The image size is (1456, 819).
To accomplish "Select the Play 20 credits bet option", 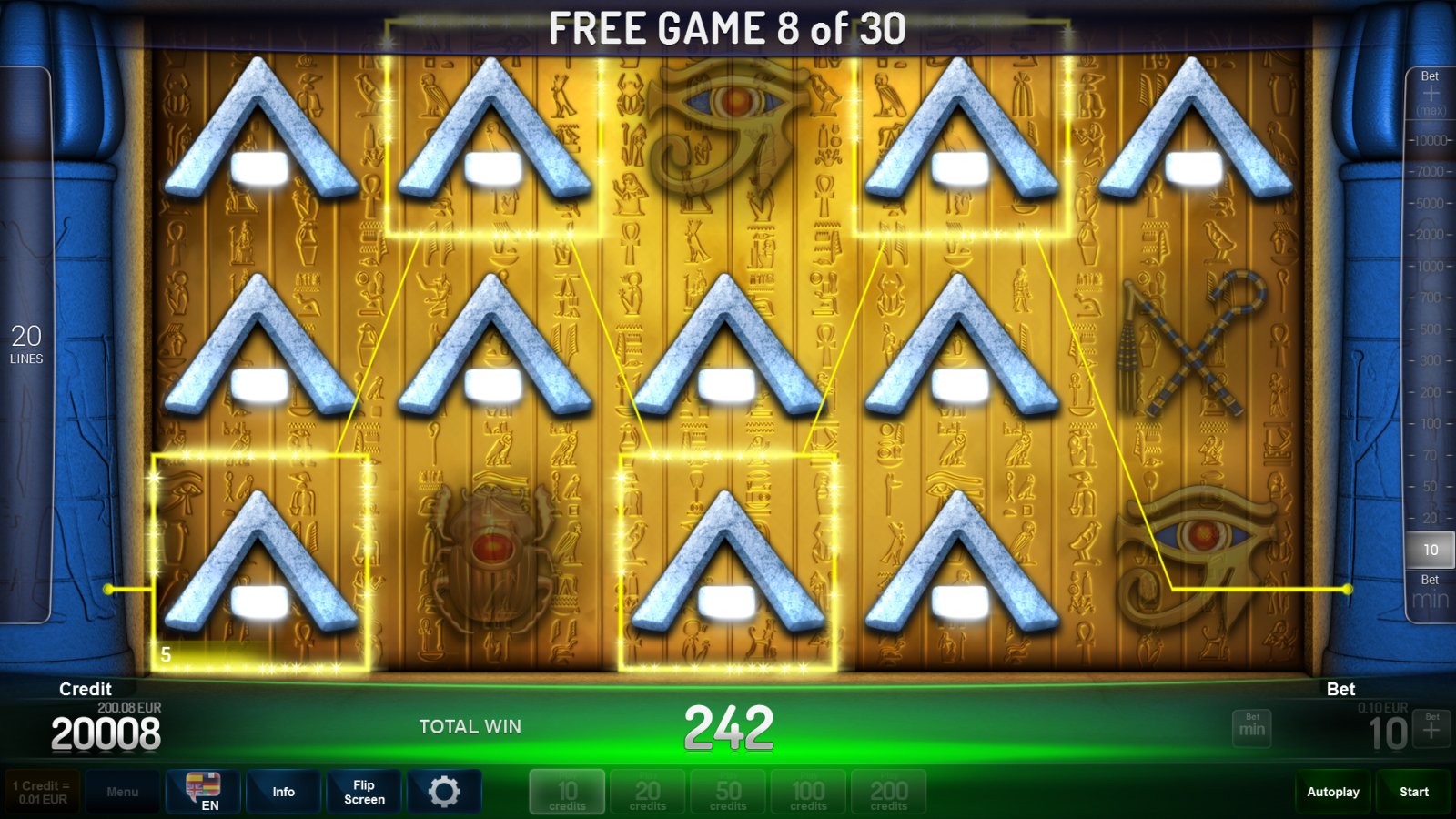I will (x=647, y=791).
